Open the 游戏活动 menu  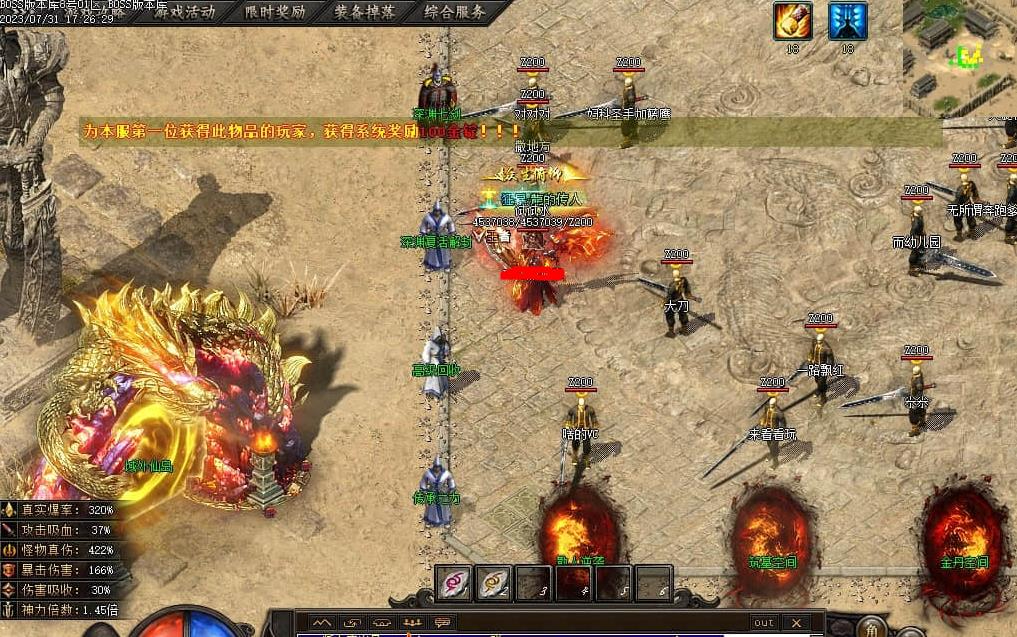[183, 13]
